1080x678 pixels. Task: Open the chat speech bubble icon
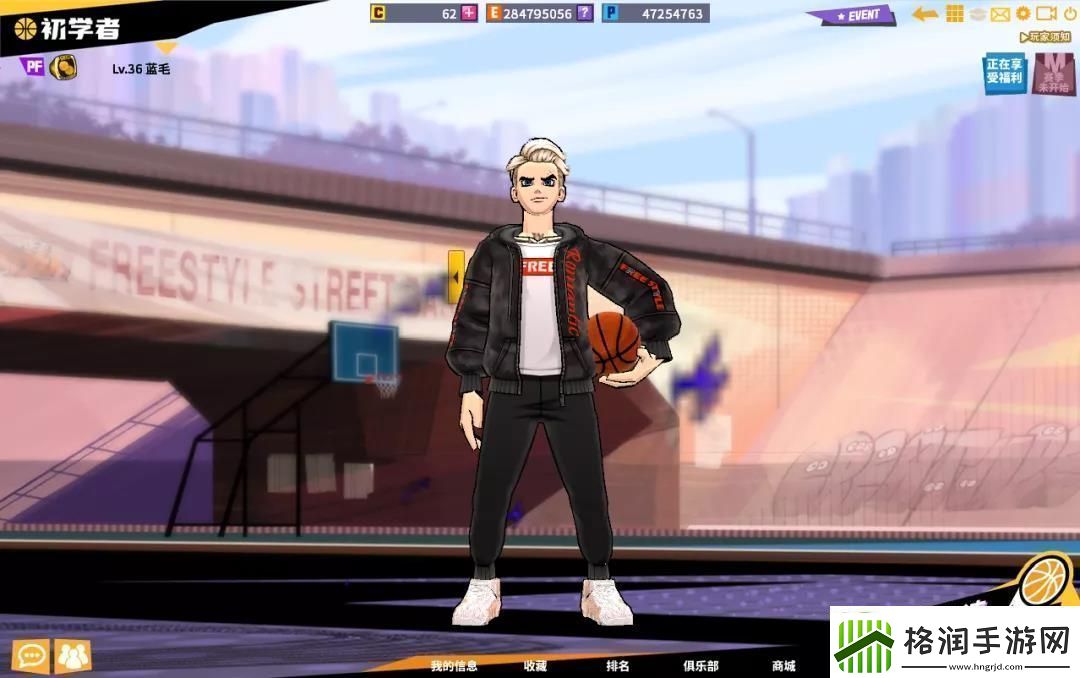point(32,657)
